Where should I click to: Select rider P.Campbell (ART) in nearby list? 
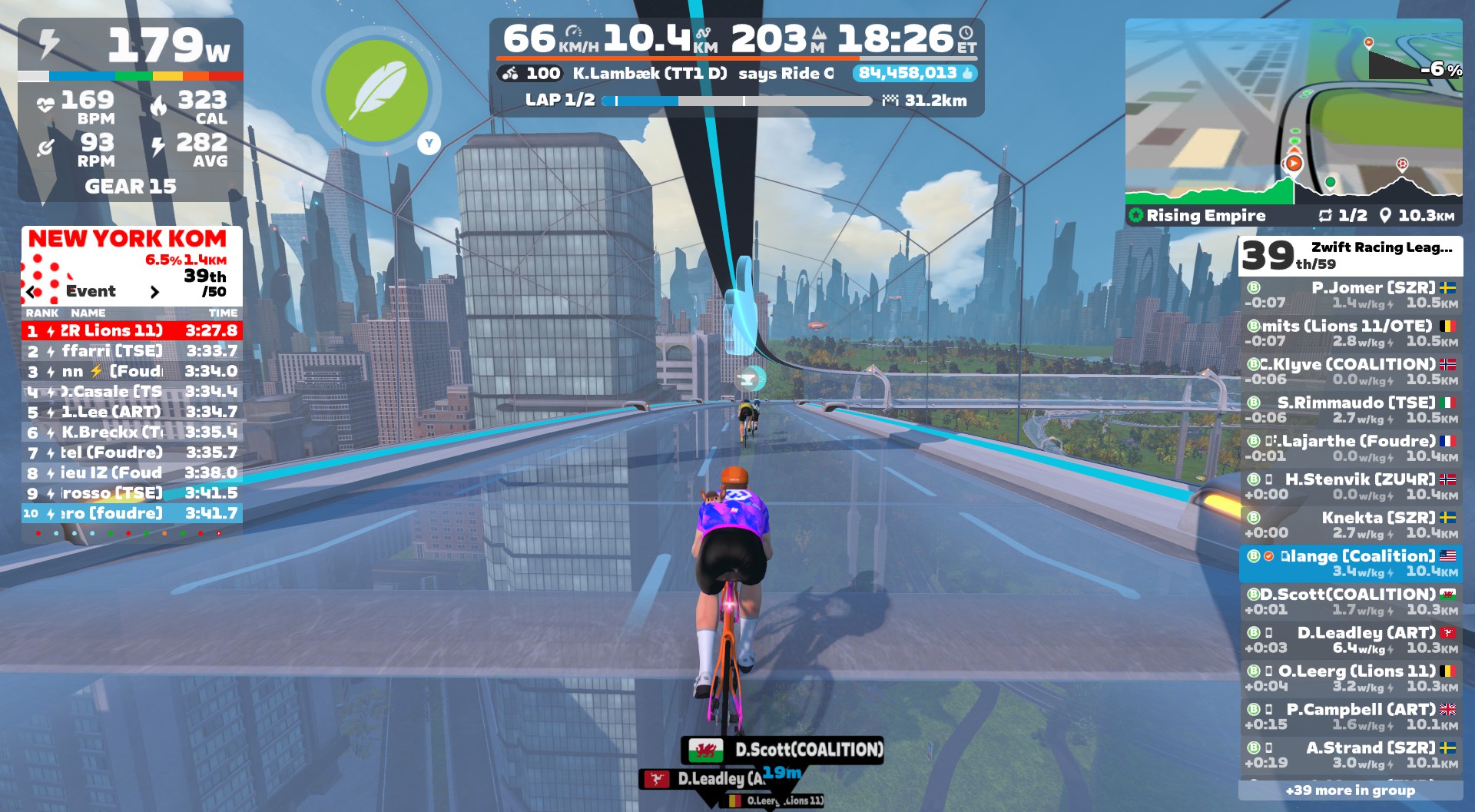[x=1351, y=717]
